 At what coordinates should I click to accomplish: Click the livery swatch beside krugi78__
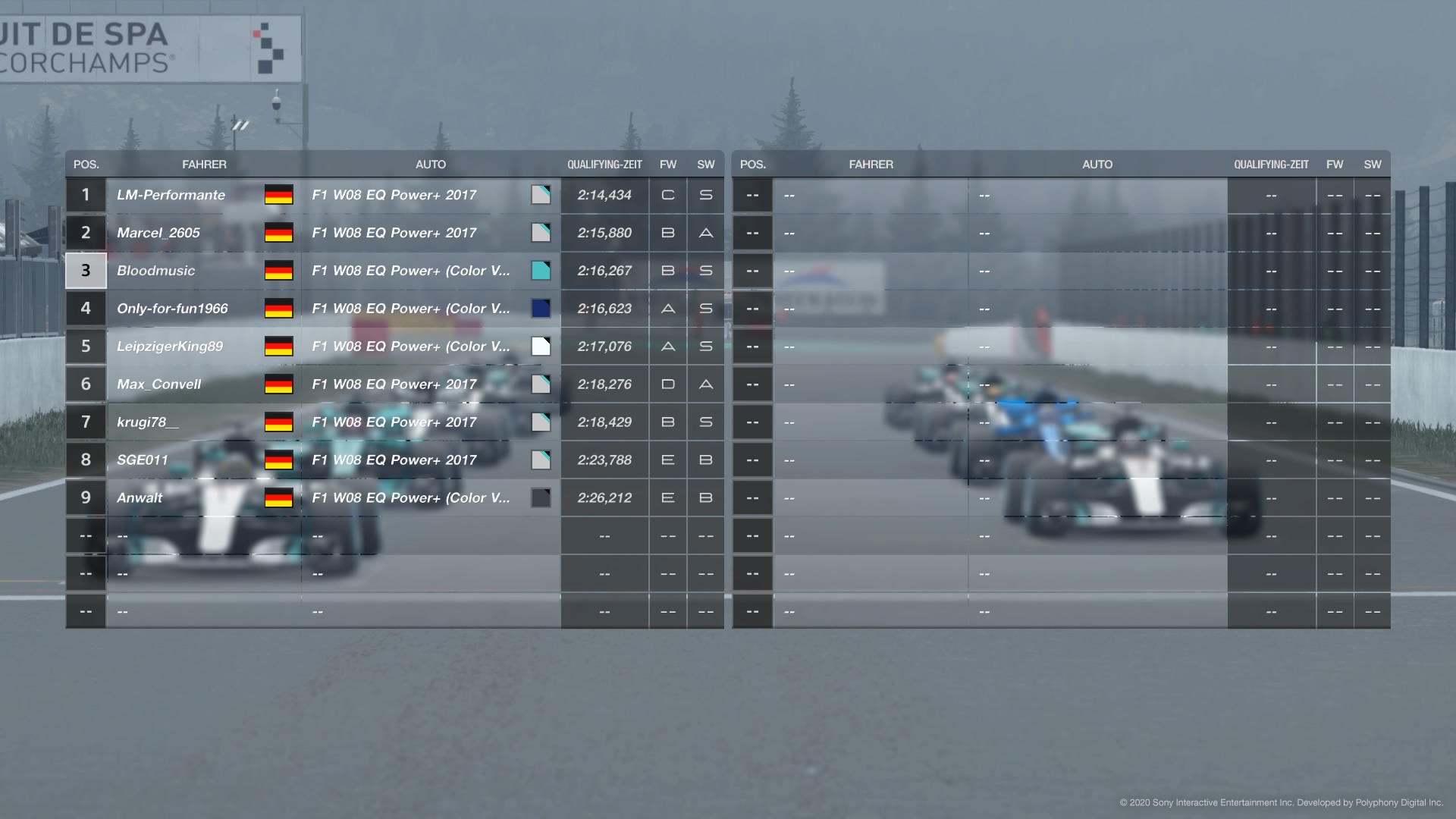(541, 422)
